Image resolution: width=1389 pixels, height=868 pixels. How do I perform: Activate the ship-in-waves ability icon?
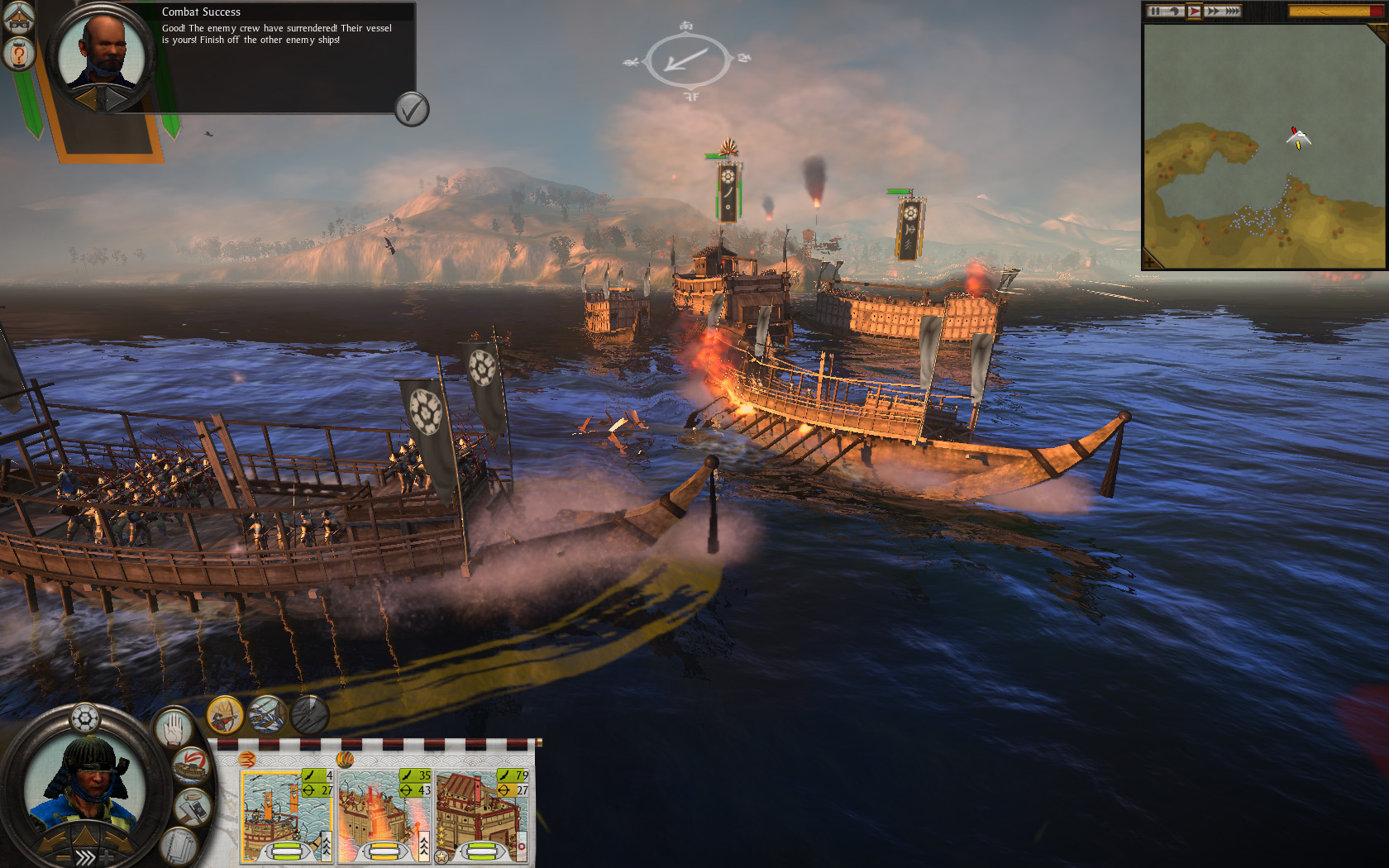267,714
